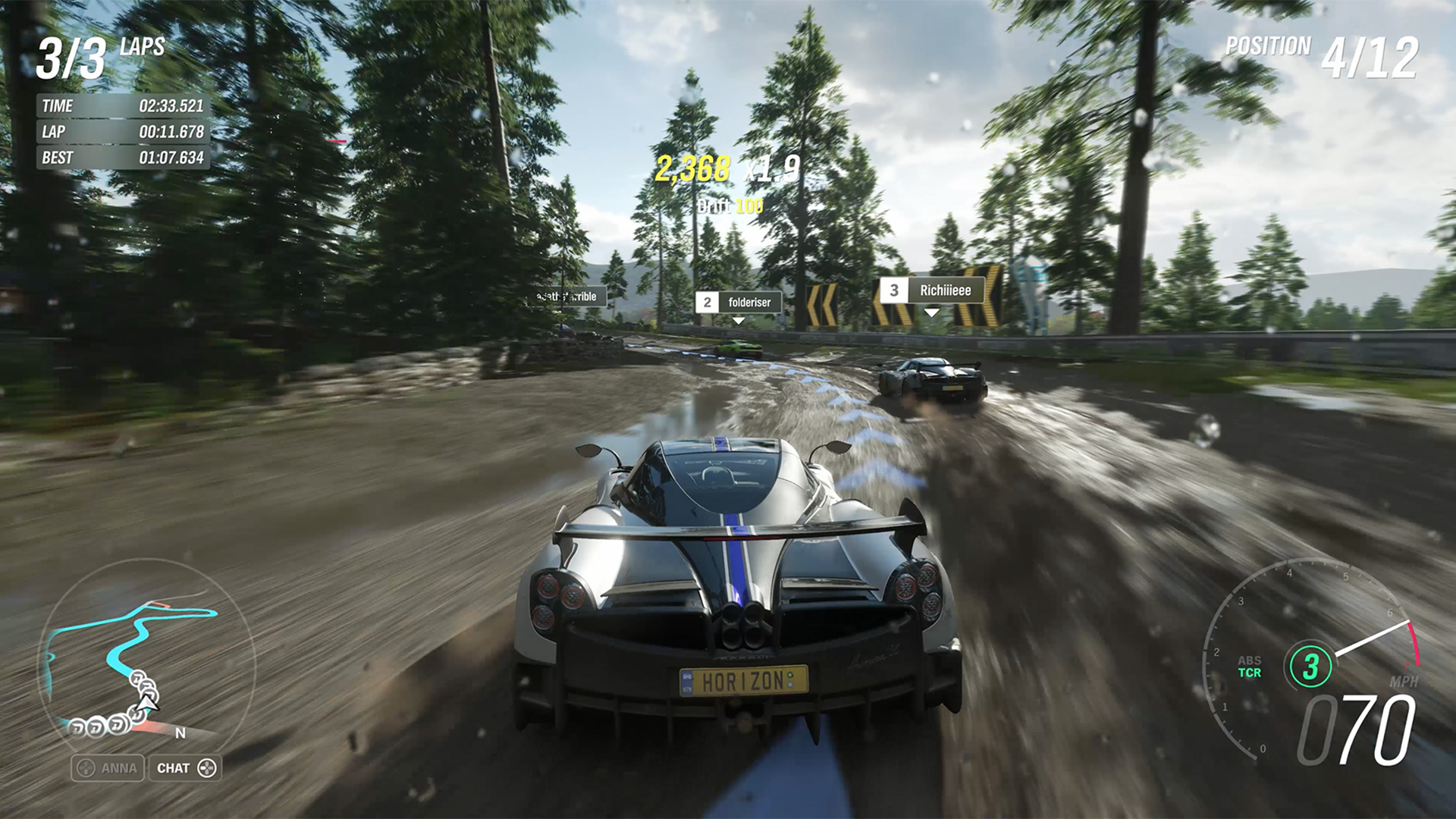The width and height of the screenshot is (1456, 819).
Task: Select the Richiiieee player name tag
Action: (x=932, y=290)
